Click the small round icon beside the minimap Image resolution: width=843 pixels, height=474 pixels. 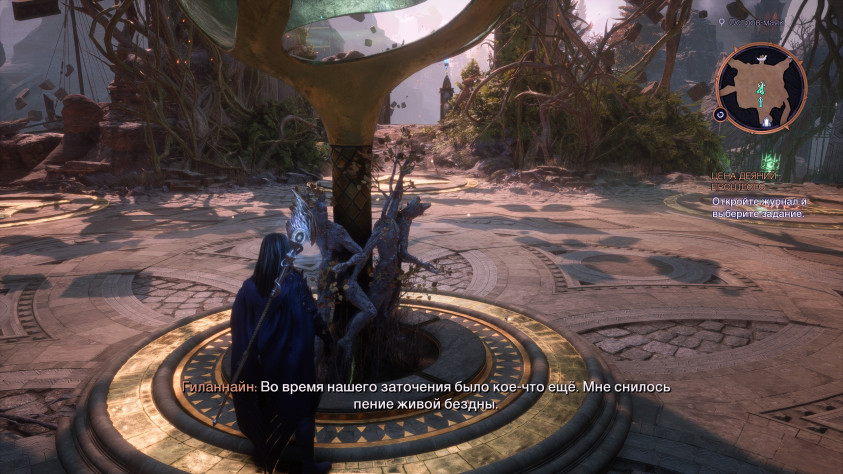pos(720,115)
